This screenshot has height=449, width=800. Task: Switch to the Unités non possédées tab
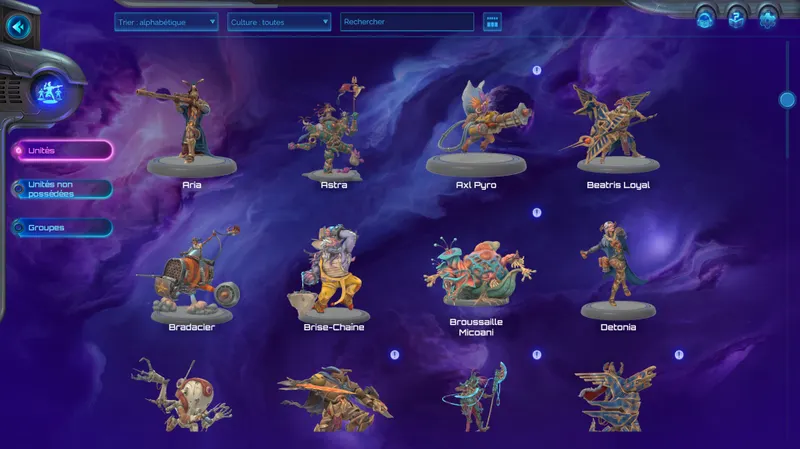pos(62,188)
